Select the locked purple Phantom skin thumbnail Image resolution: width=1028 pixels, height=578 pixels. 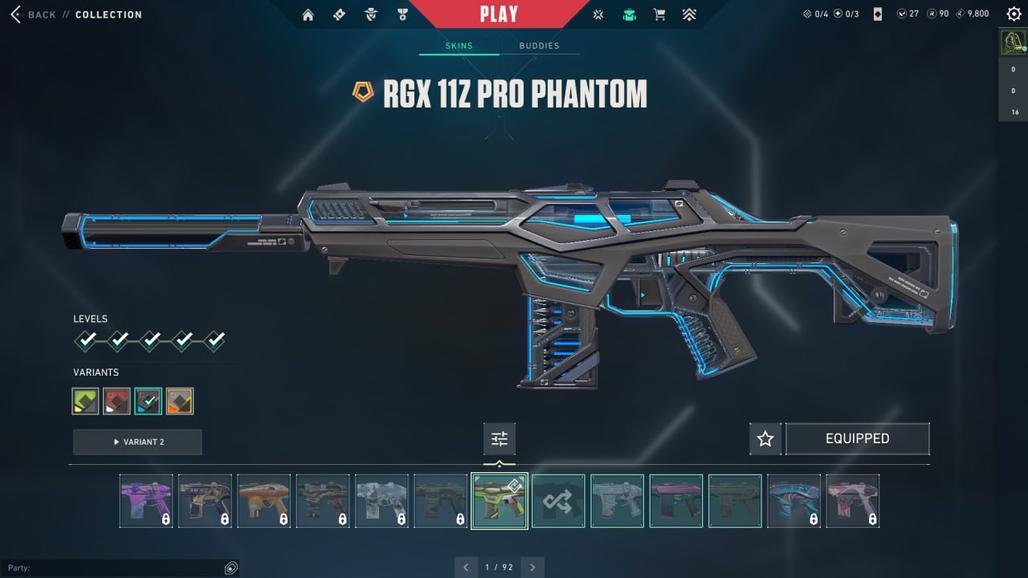point(146,501)
